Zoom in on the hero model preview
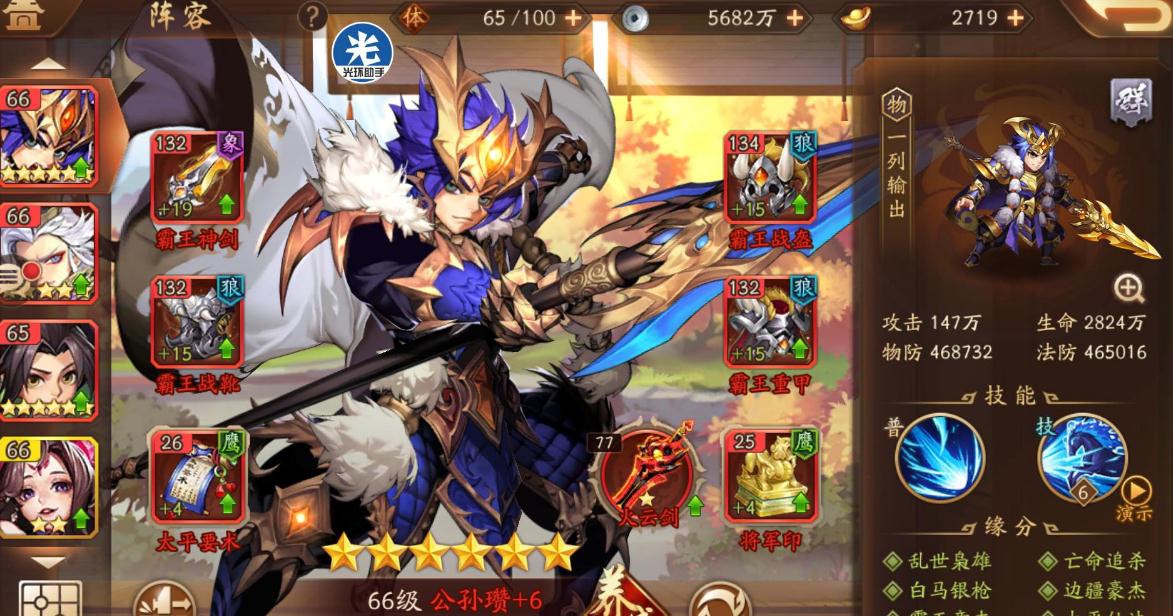This screenshot has height=616, width=1173. pyautogui.click(x=1129, y=289)
